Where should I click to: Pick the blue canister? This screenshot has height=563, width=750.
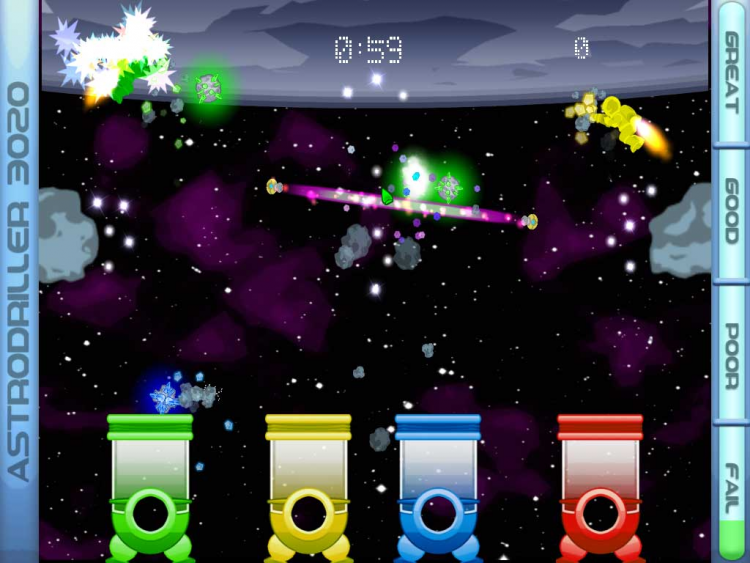click(438, 485)
